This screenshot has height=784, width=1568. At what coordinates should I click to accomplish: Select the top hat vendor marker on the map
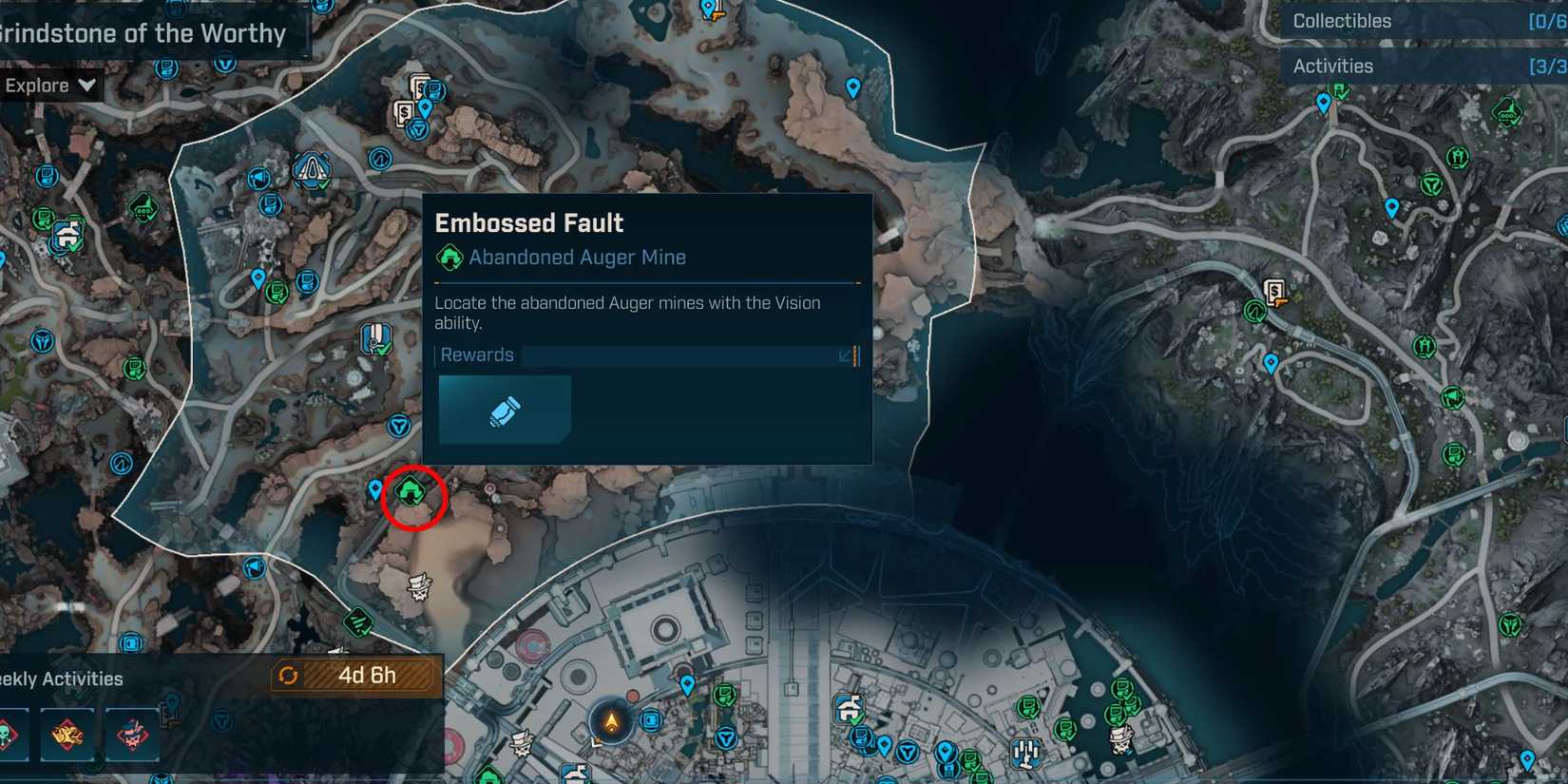[419, 587]
